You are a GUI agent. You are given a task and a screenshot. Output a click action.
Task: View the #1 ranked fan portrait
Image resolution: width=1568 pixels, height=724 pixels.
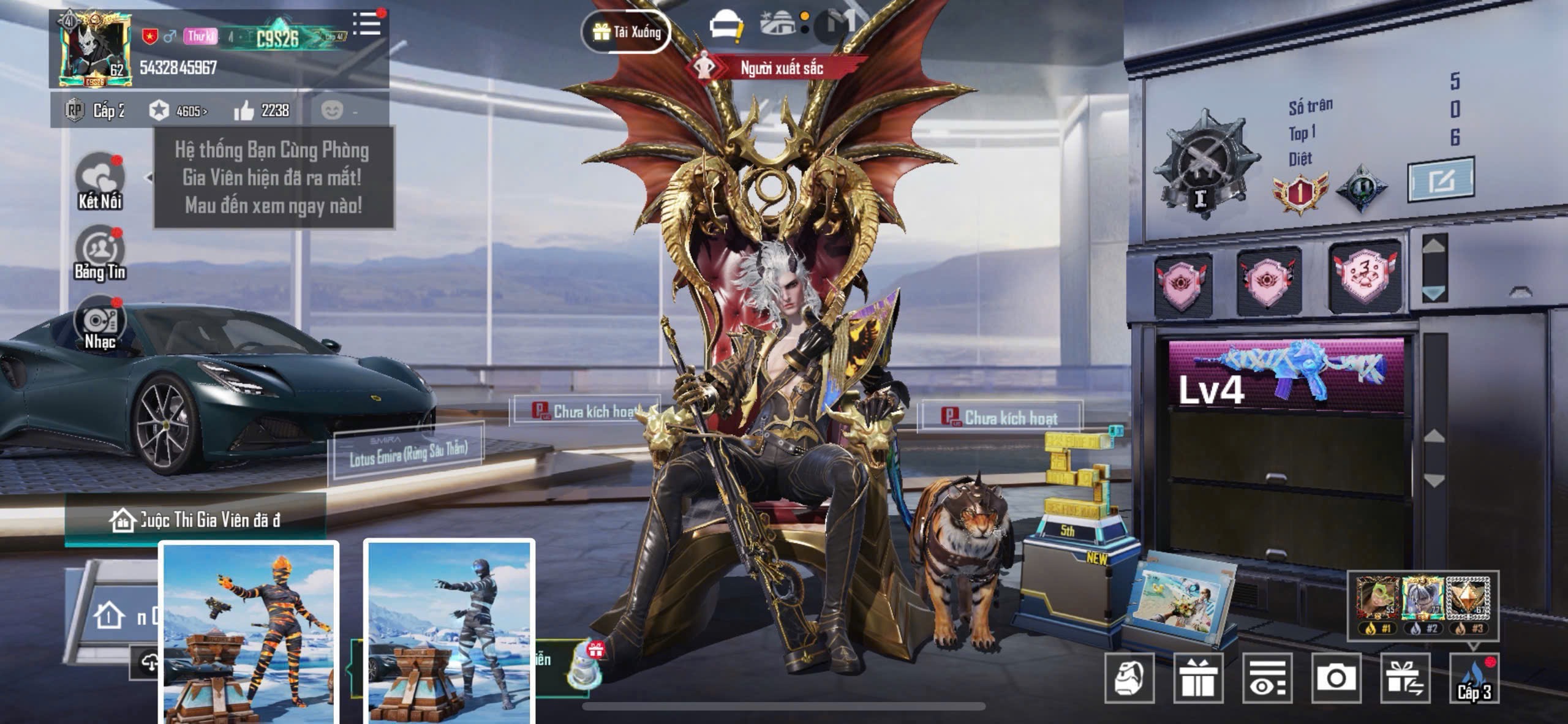point(1377,600)
